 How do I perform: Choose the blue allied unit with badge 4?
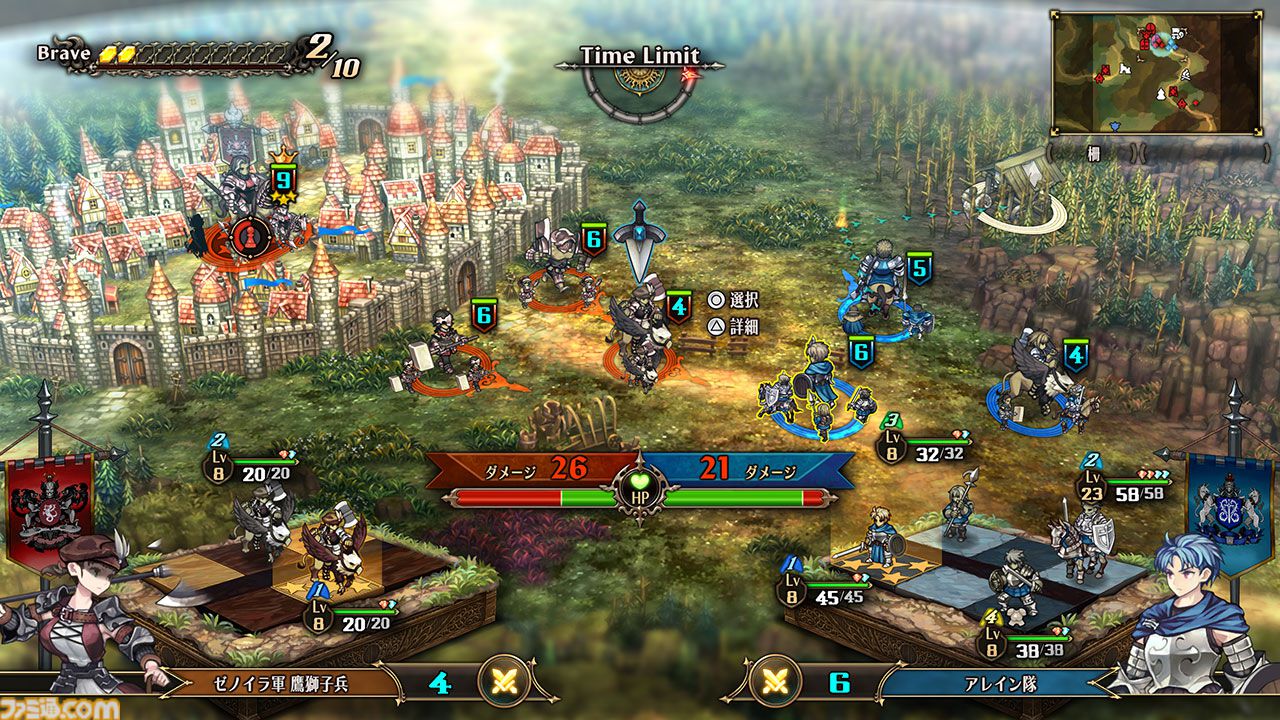pos(1040,385)
